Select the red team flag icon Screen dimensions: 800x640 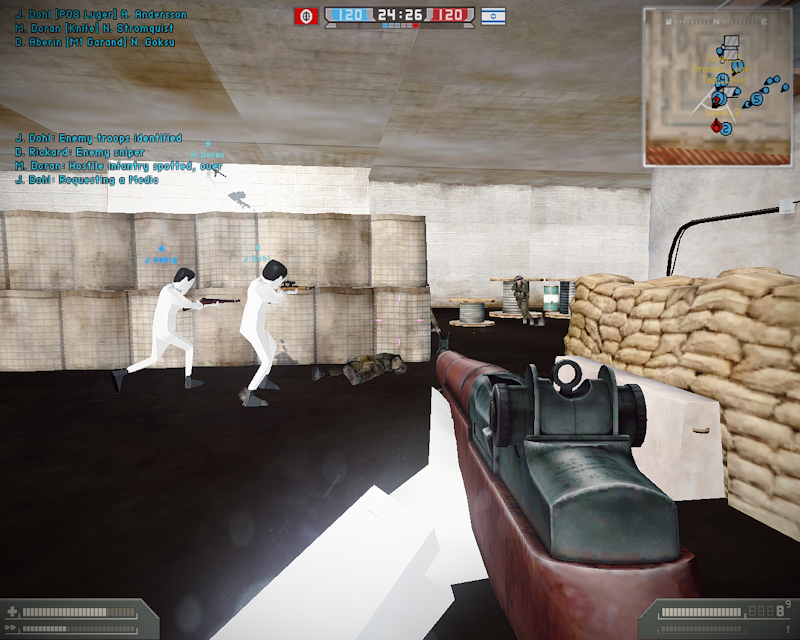(306, 16)
